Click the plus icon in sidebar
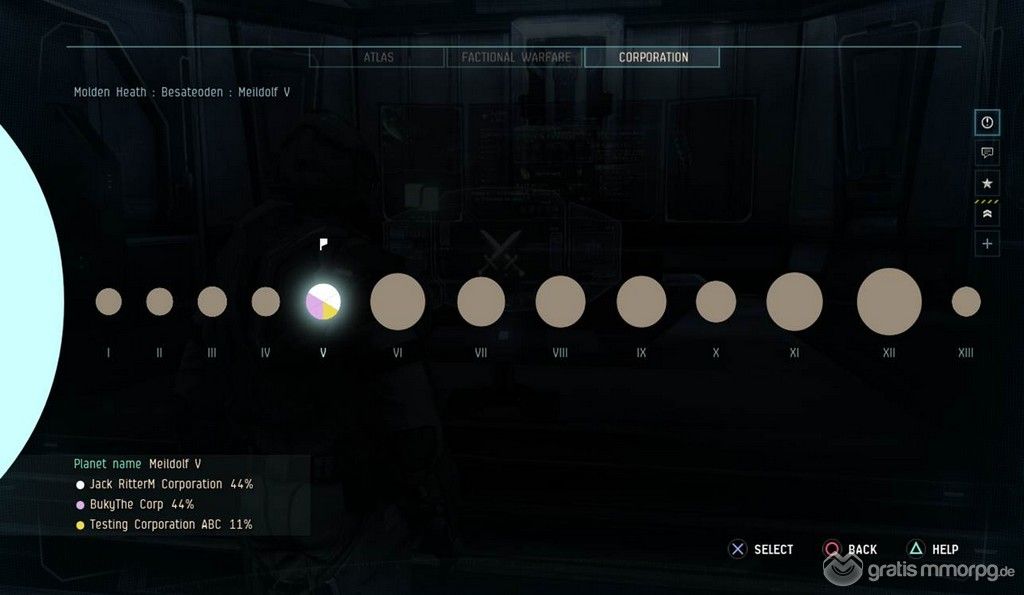 pyautogui.click(x=987, y=243)
